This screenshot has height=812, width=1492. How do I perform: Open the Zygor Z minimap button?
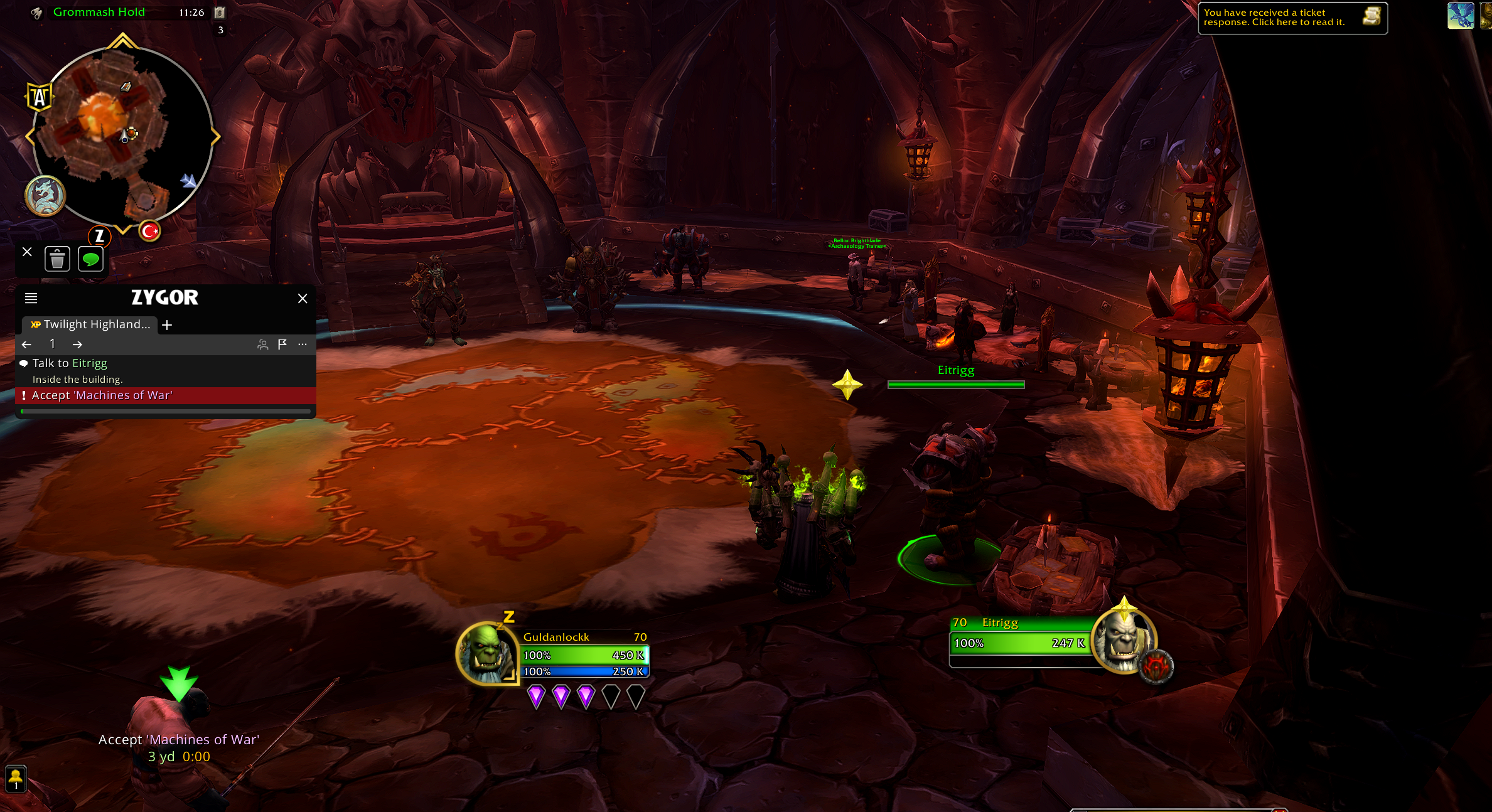(x=99, y=237)
